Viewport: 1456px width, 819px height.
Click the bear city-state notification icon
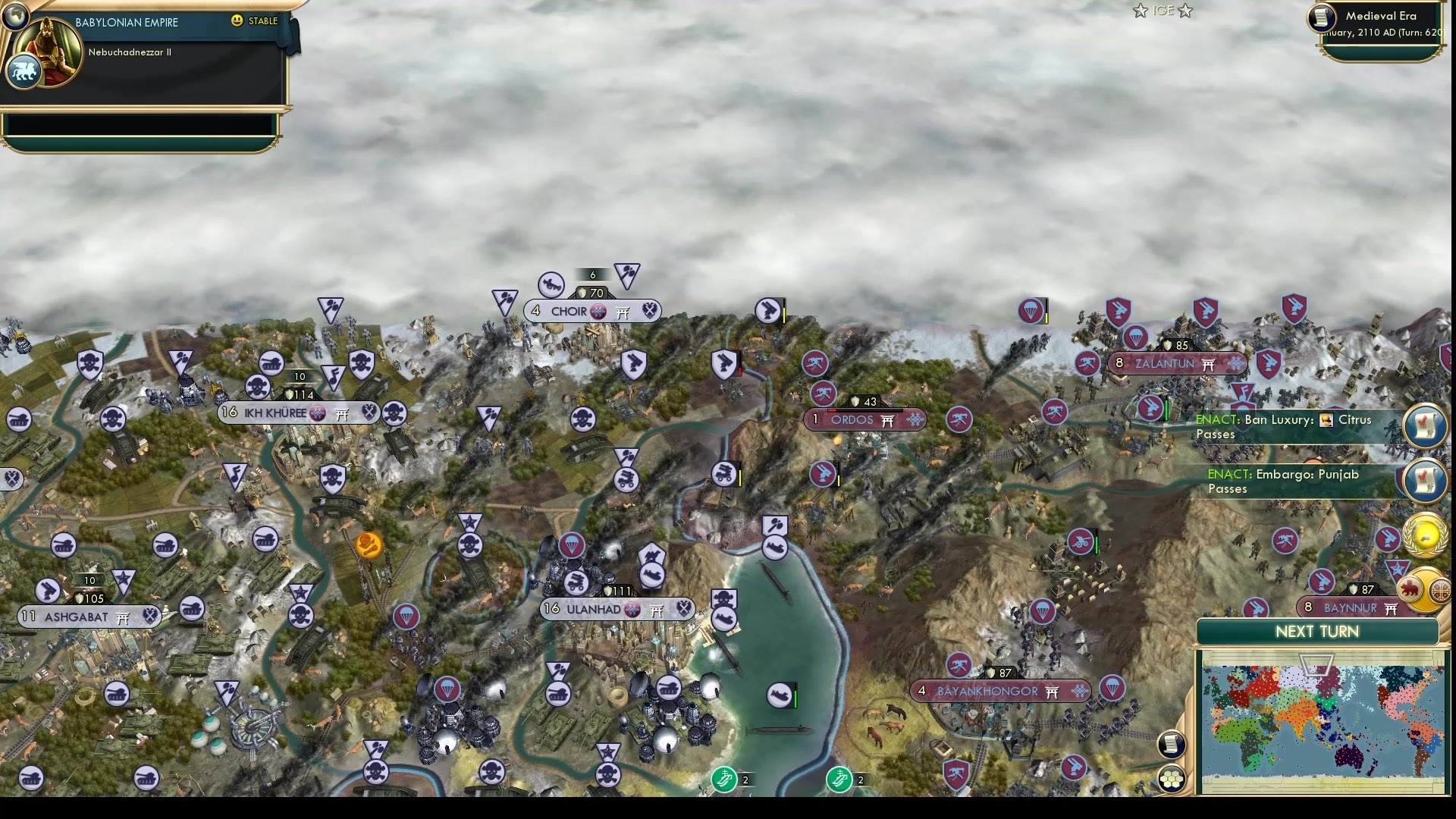1409,588
